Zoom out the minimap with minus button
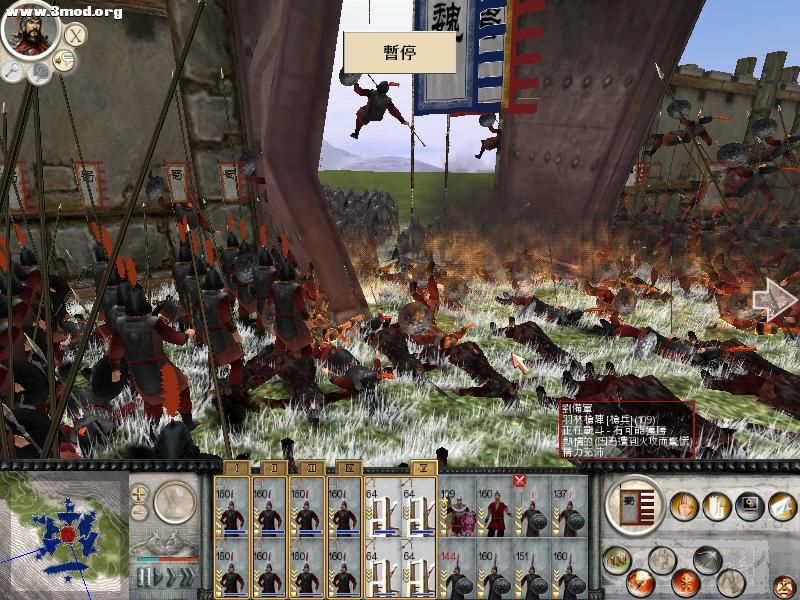800x600 pixels. pos(139,513)
